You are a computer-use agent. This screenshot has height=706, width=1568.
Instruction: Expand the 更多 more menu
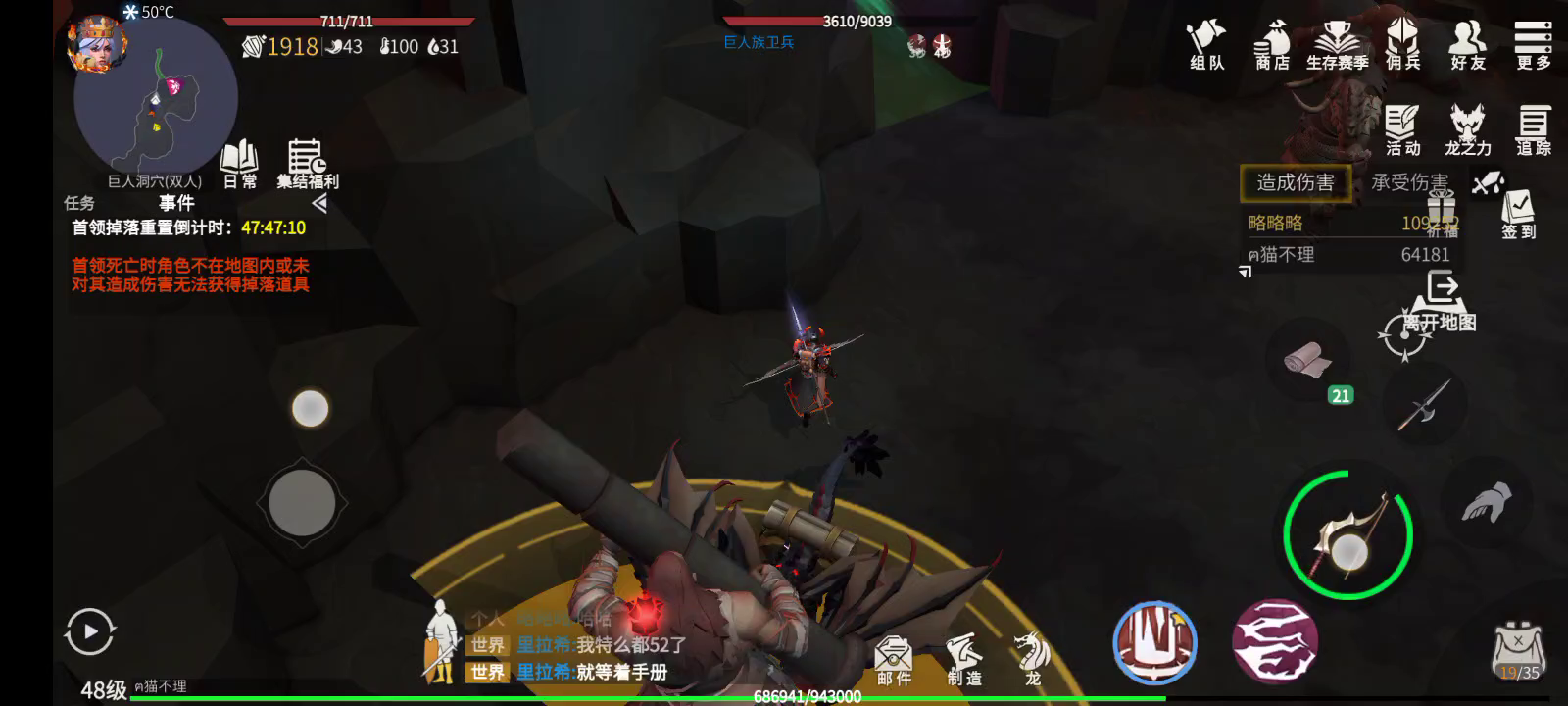(1533, 46)
